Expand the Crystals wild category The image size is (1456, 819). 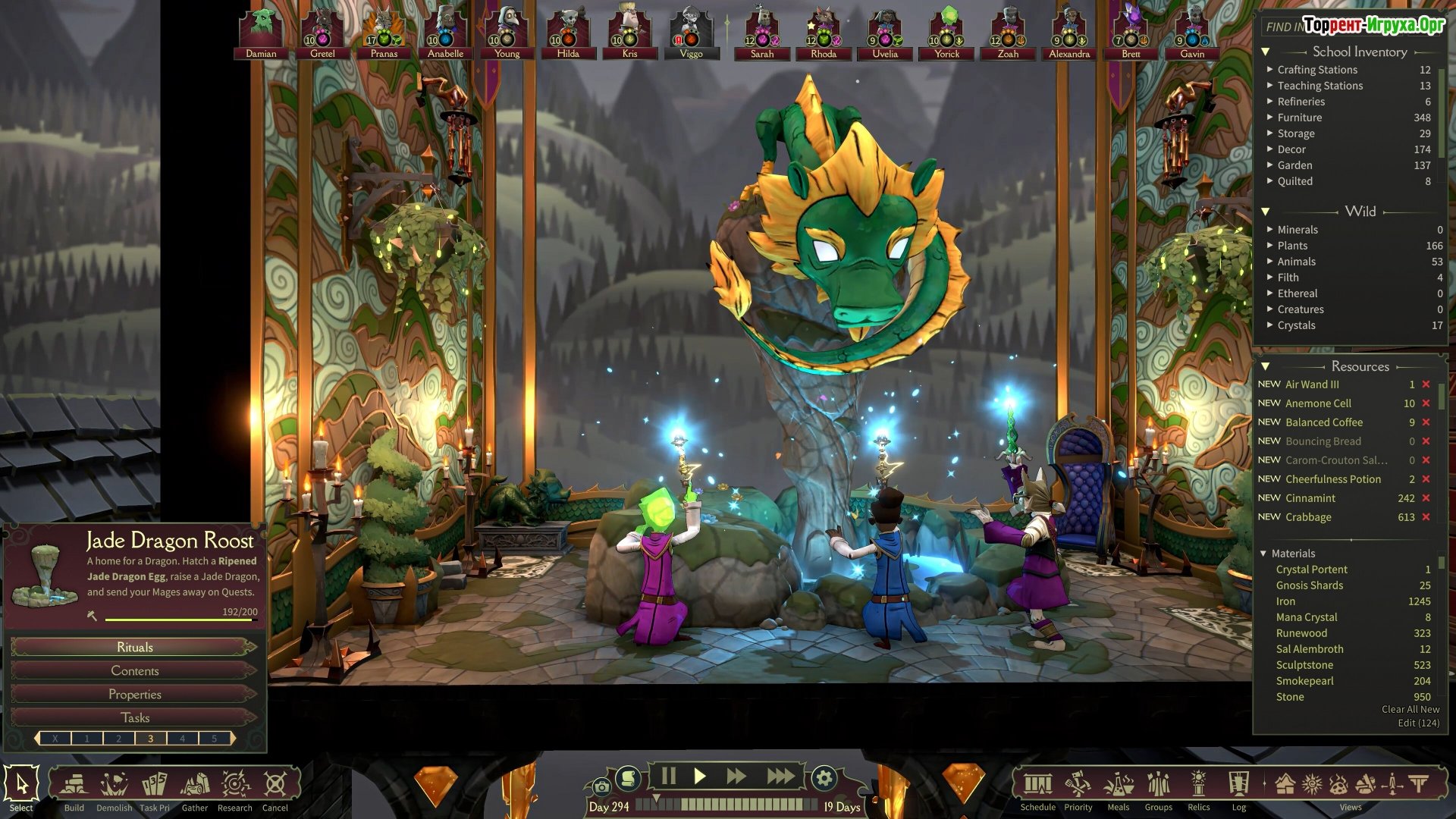[1270, 325]
